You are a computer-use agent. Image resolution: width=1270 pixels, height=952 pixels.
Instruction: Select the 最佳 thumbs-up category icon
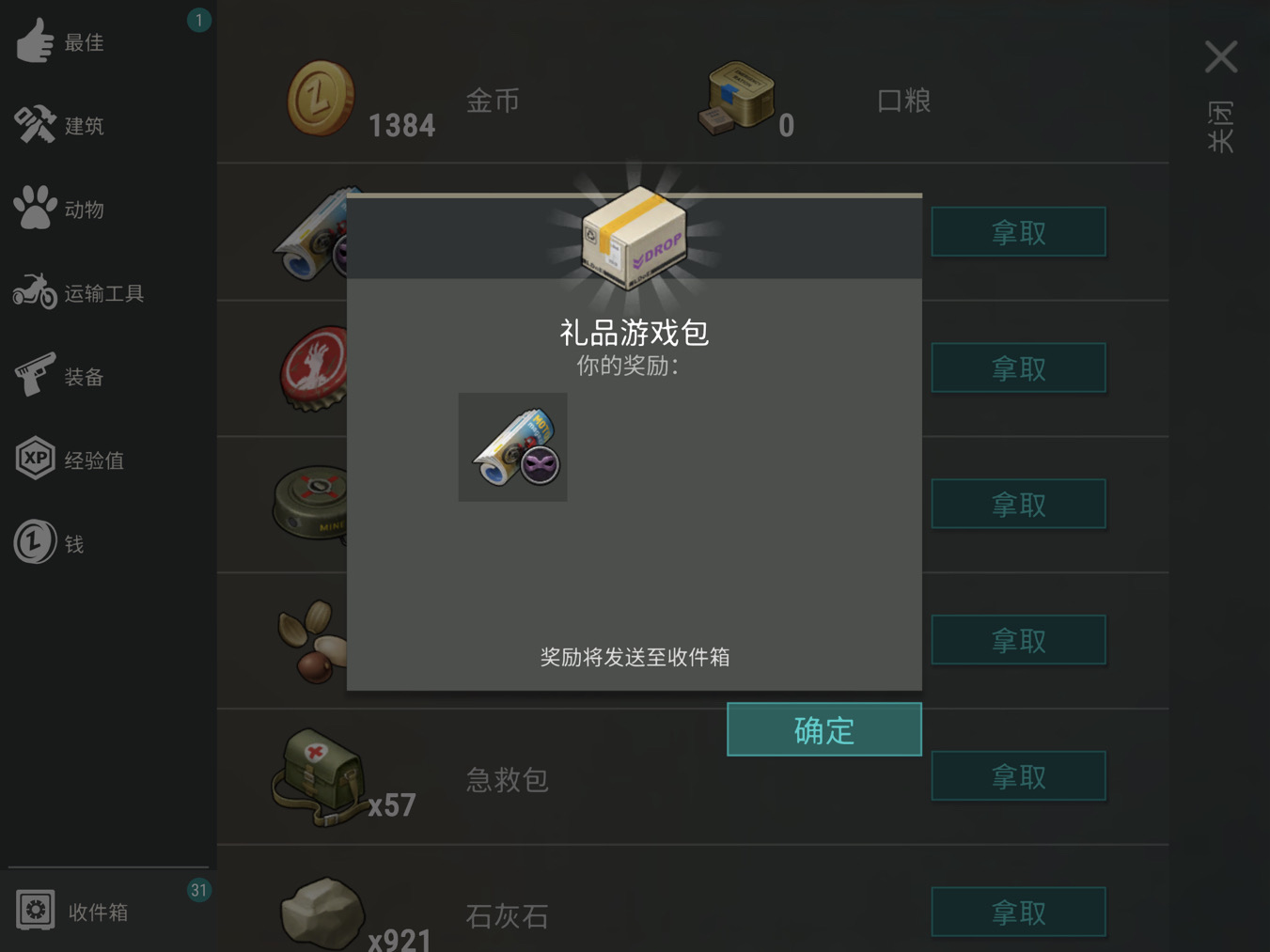[x=36, y=41]
